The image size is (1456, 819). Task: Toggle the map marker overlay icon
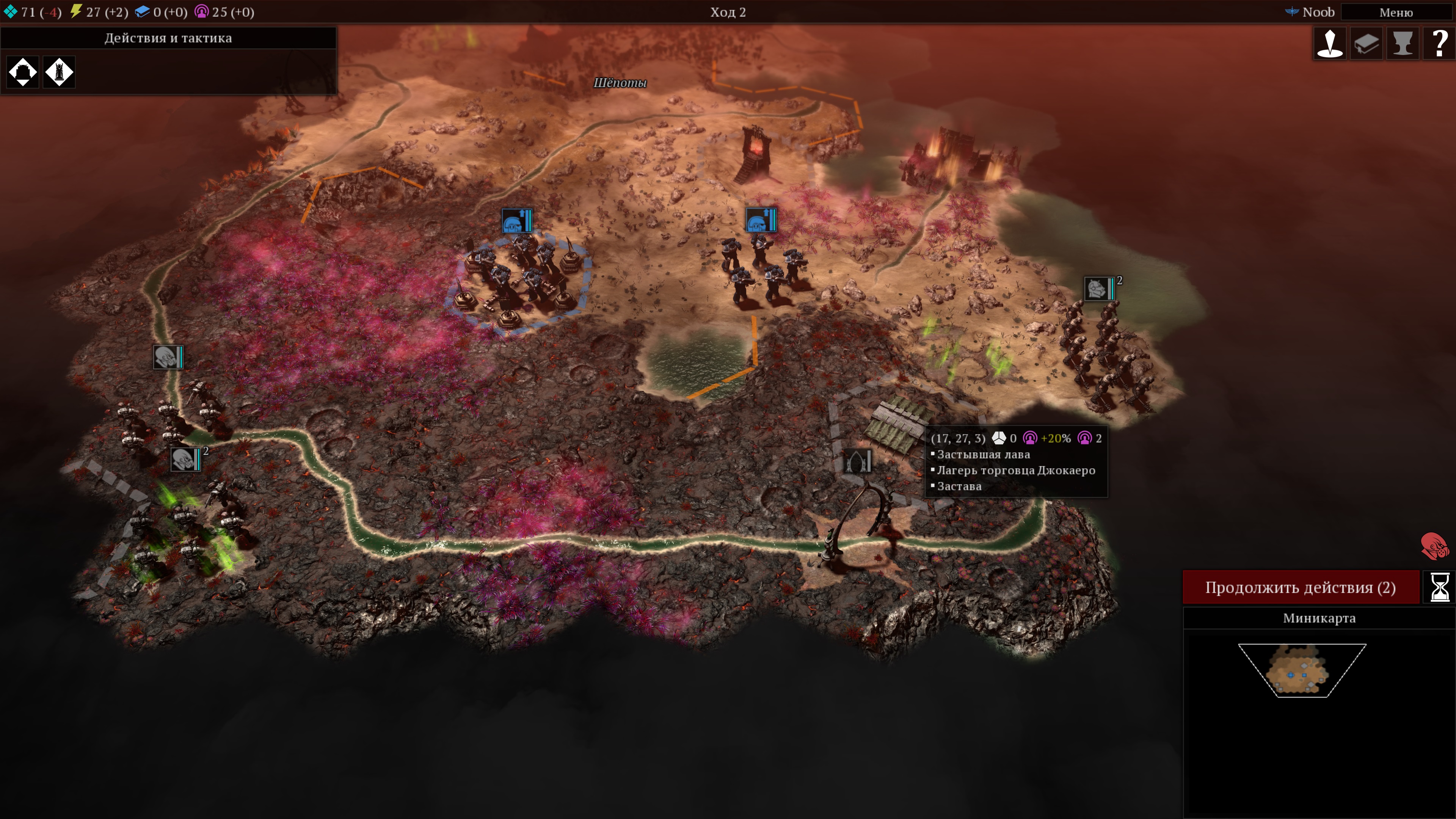(x=1330, y=43)
